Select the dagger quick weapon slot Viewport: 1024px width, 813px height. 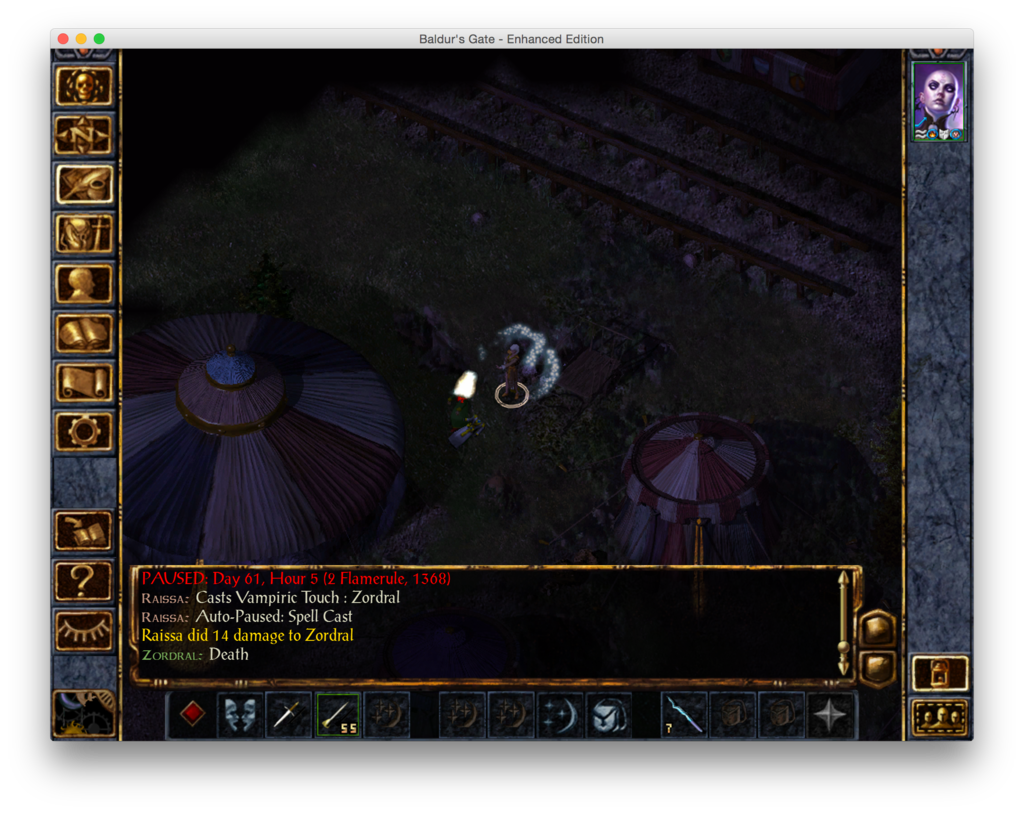pyautogui.click(x=289, y=715)
